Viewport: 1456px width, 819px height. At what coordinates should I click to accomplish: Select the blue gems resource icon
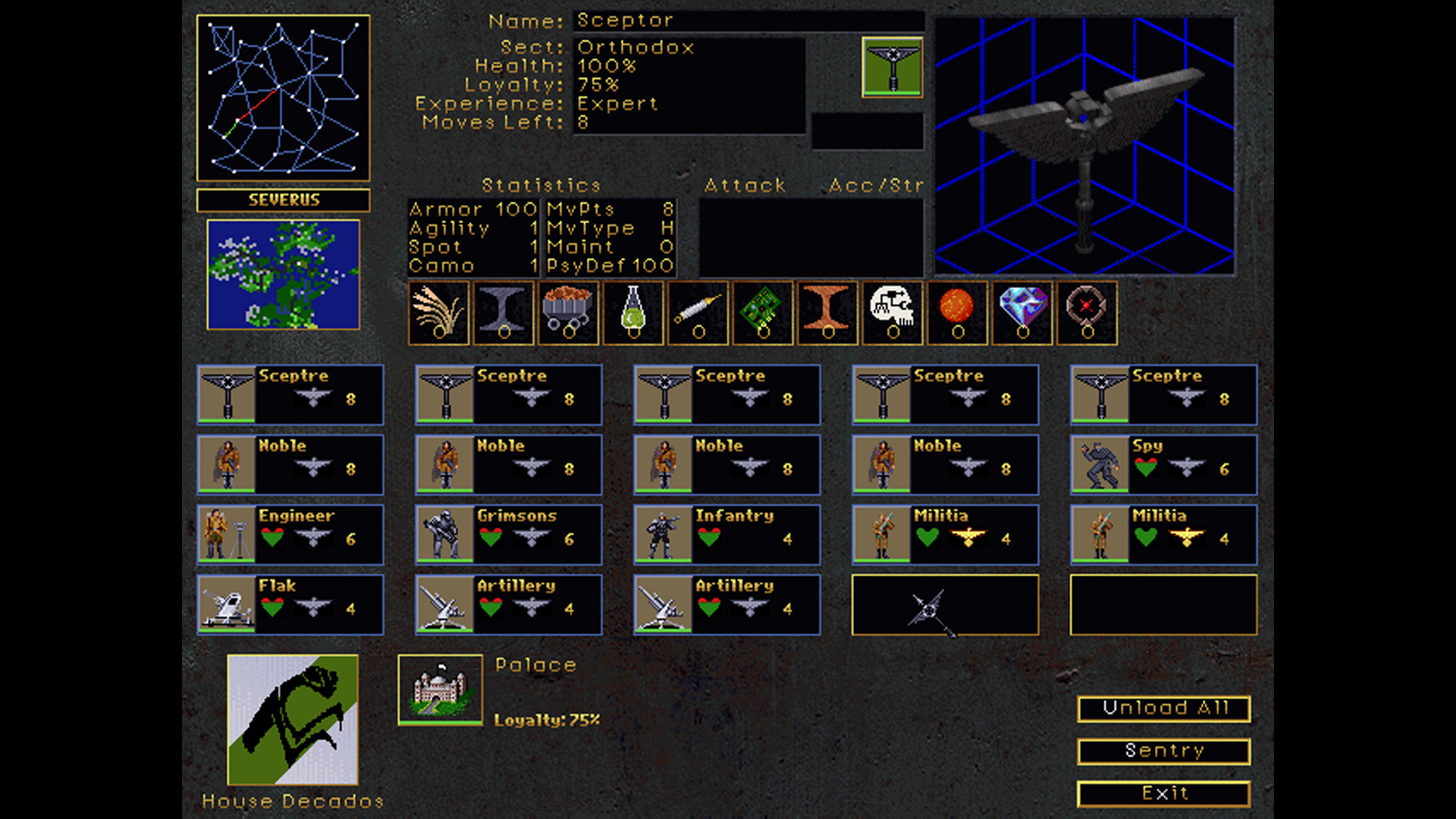point(1021,312)
